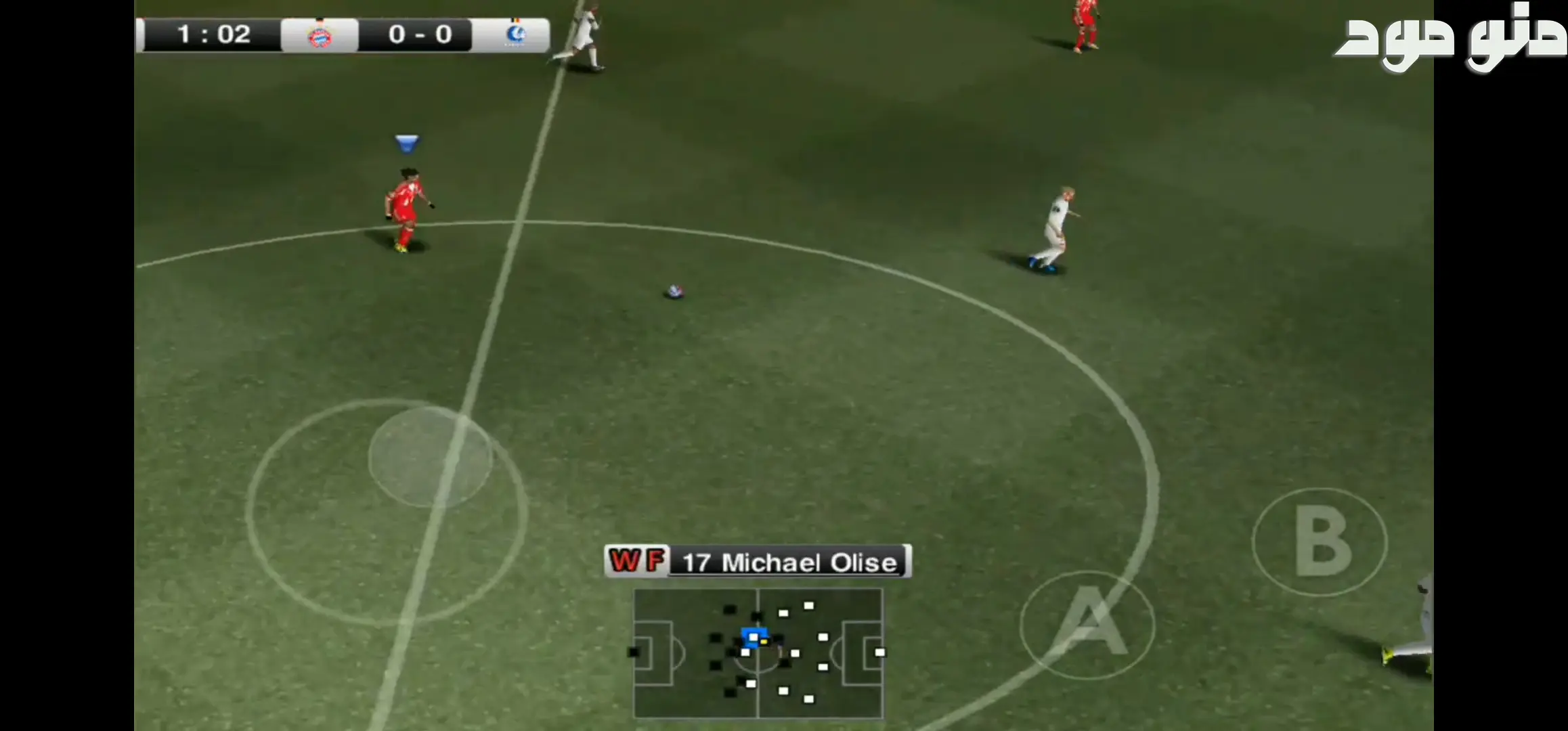Touch the virtual joystick thumb pad

click(430, 458)
